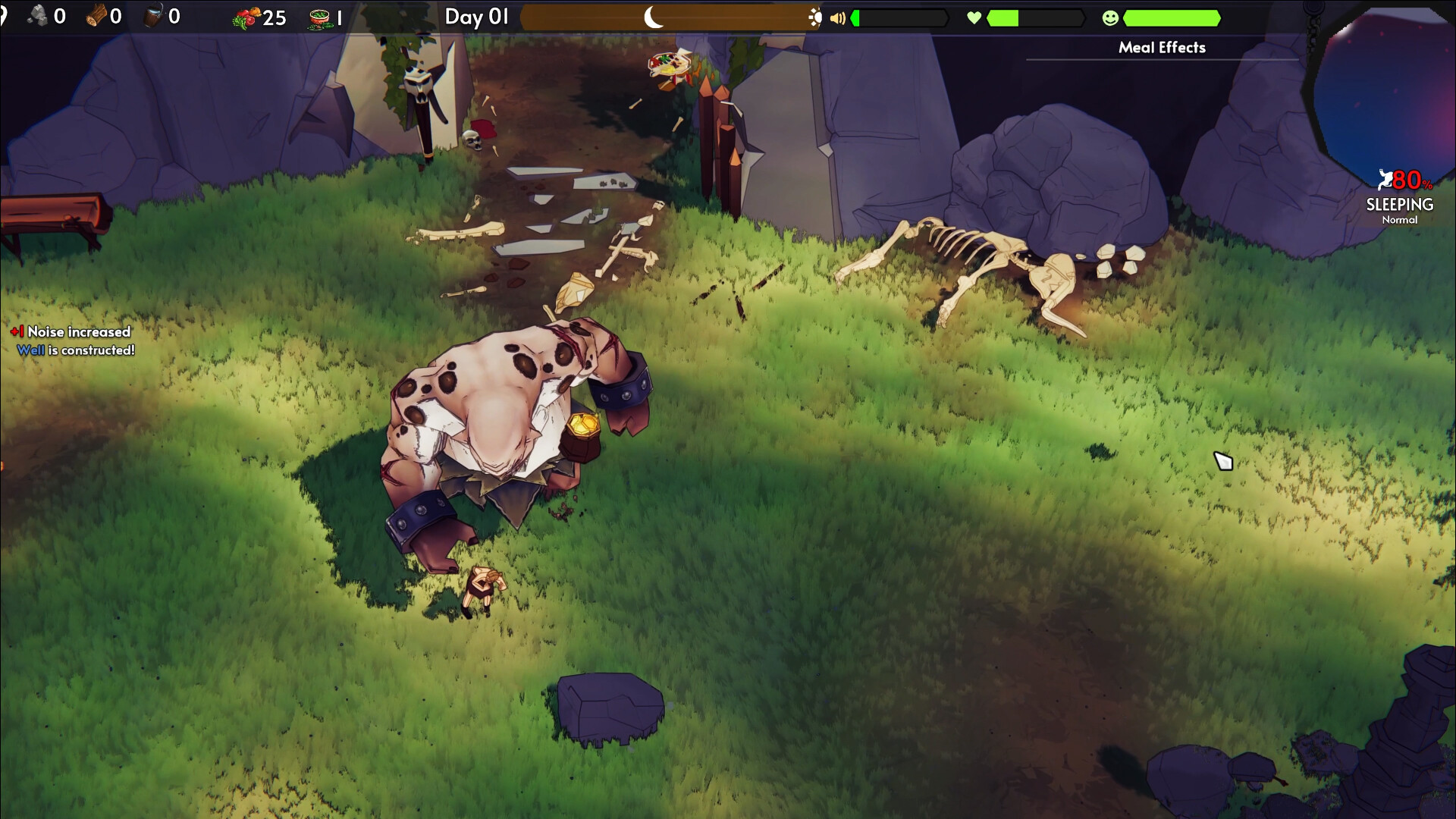This screenshot has width=1456, height=819.
Task: Open the Meal Effects panel
Action: 1160,47
